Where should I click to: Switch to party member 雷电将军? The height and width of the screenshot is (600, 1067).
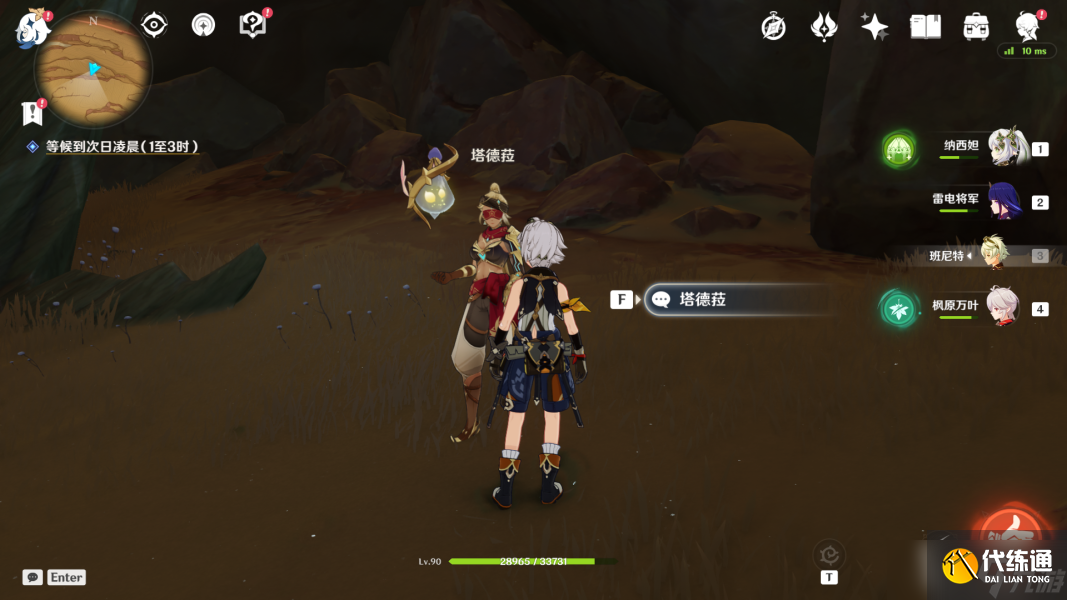point(1003,201)
